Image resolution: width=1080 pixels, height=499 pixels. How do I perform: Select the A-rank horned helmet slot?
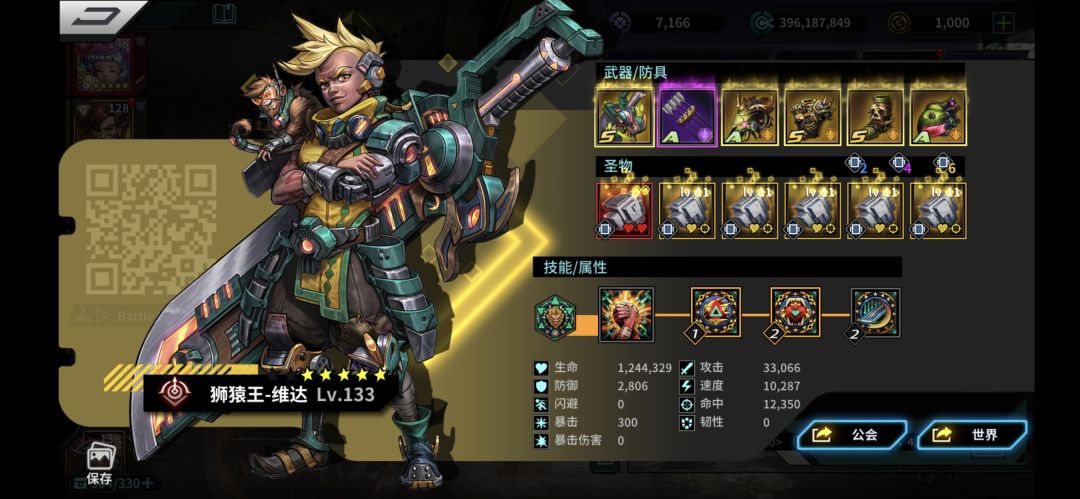tap(749, 117)
